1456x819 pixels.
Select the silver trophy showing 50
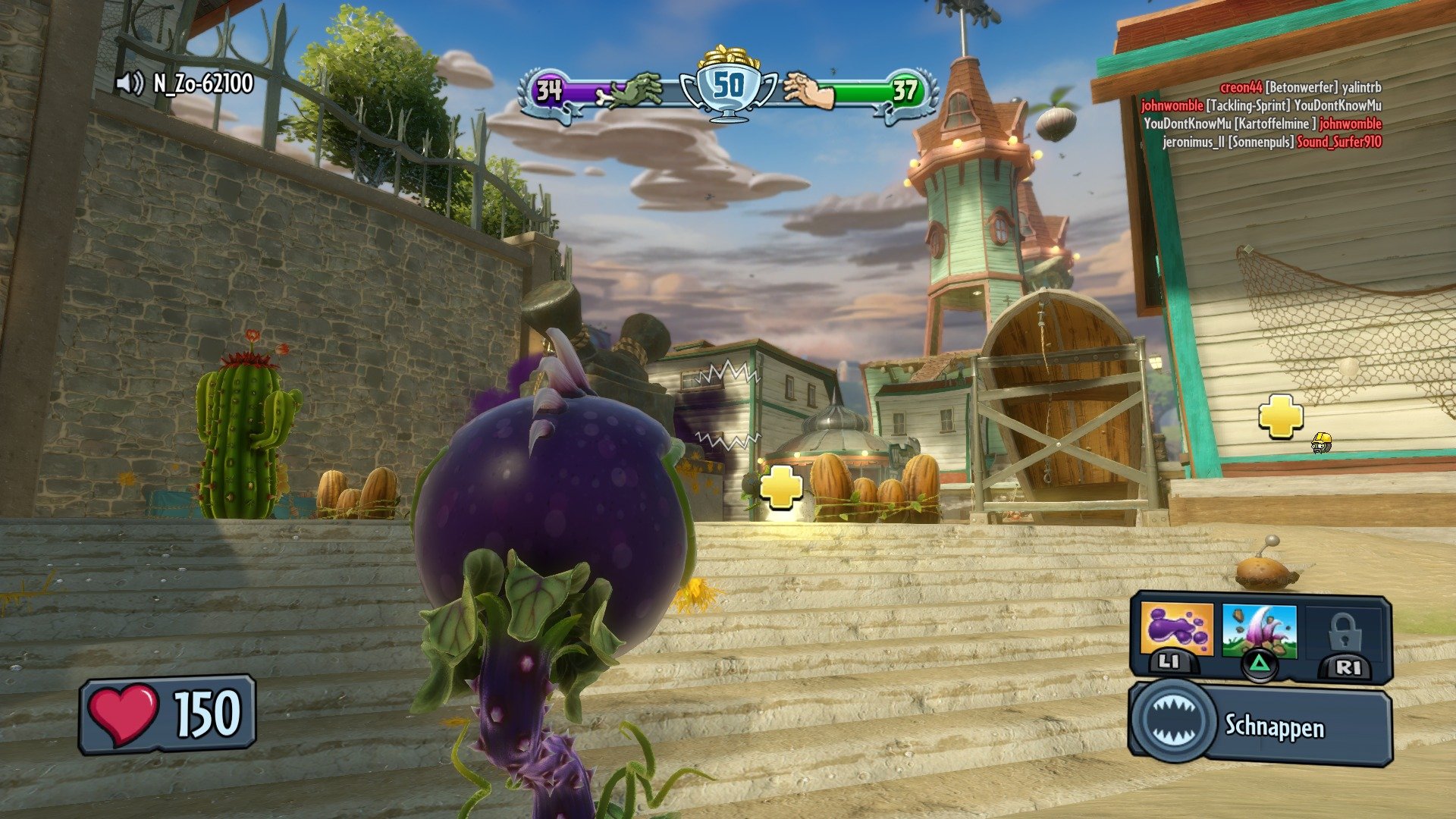coord(729,86)
